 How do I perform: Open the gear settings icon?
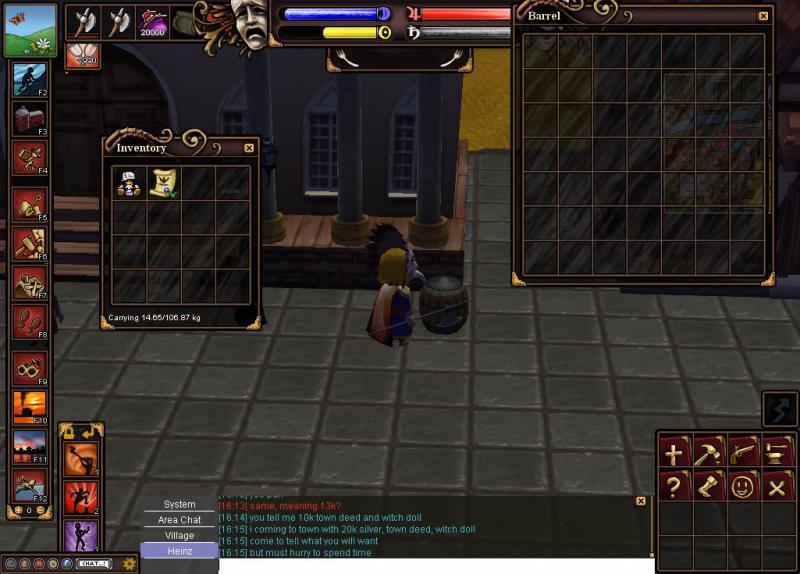128,564
